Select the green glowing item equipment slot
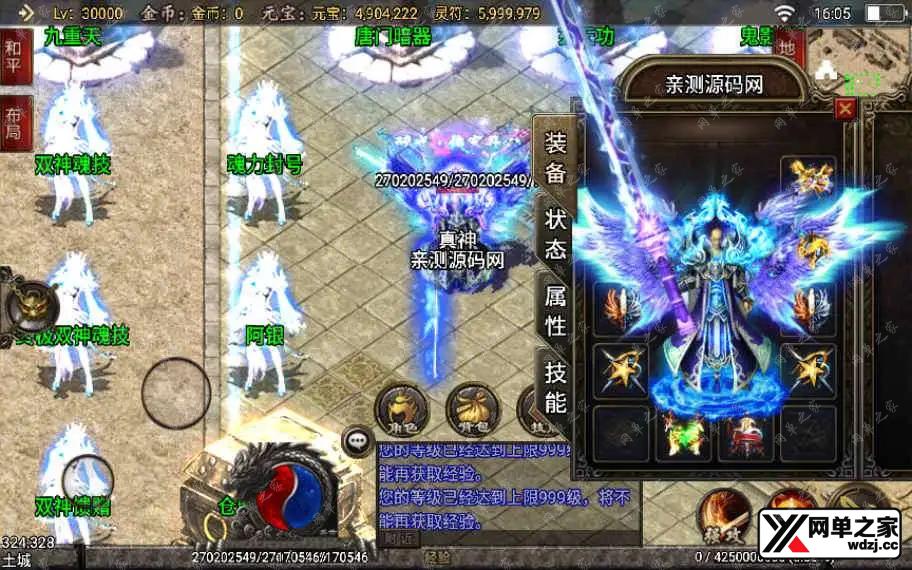 click(683, 433)
